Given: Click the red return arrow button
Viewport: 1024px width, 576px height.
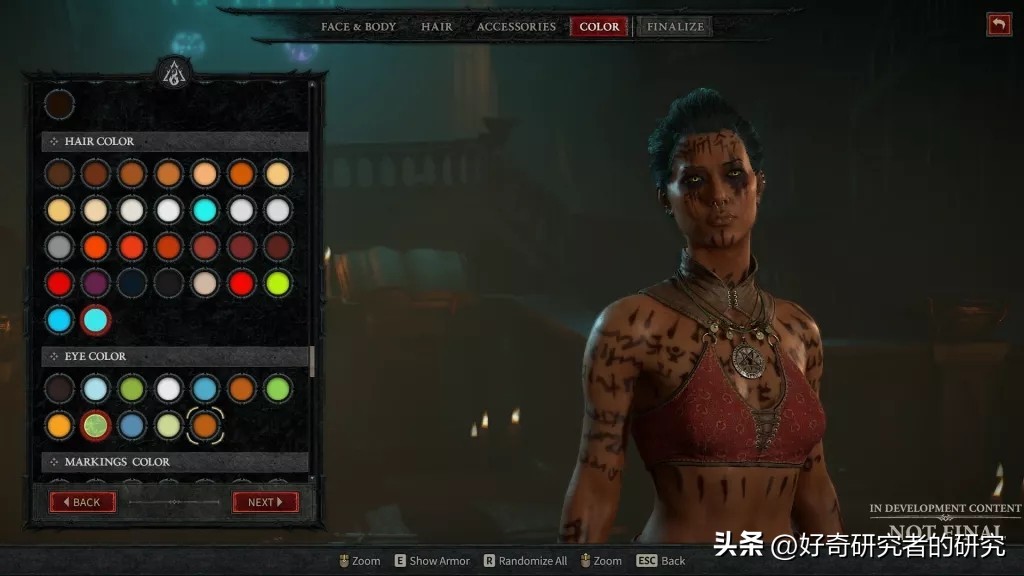Looking at the screenshot, I should click(x=998, y=25).
